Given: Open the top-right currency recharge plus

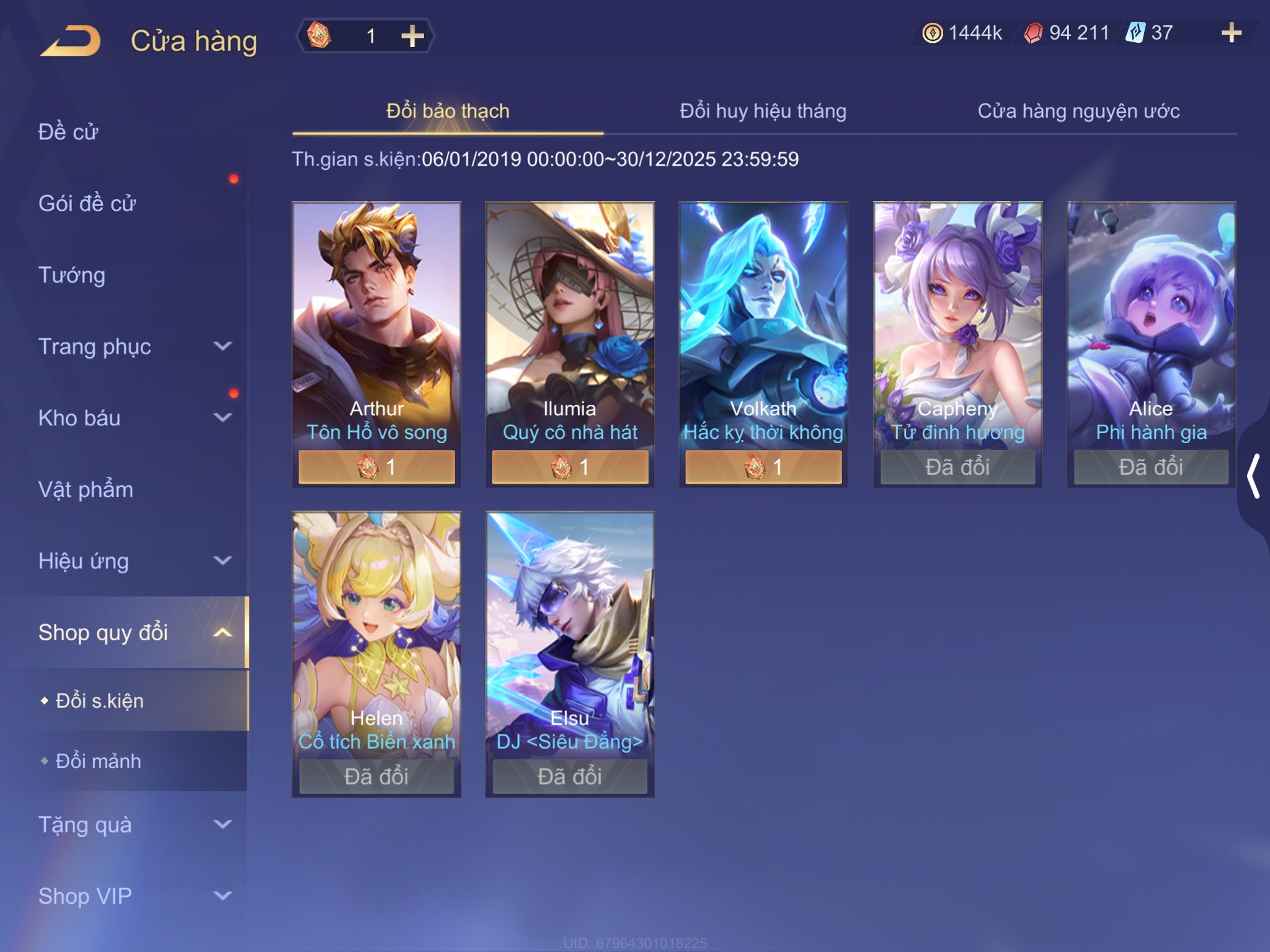Looking at the screenshot, I should coord(1231,33).
